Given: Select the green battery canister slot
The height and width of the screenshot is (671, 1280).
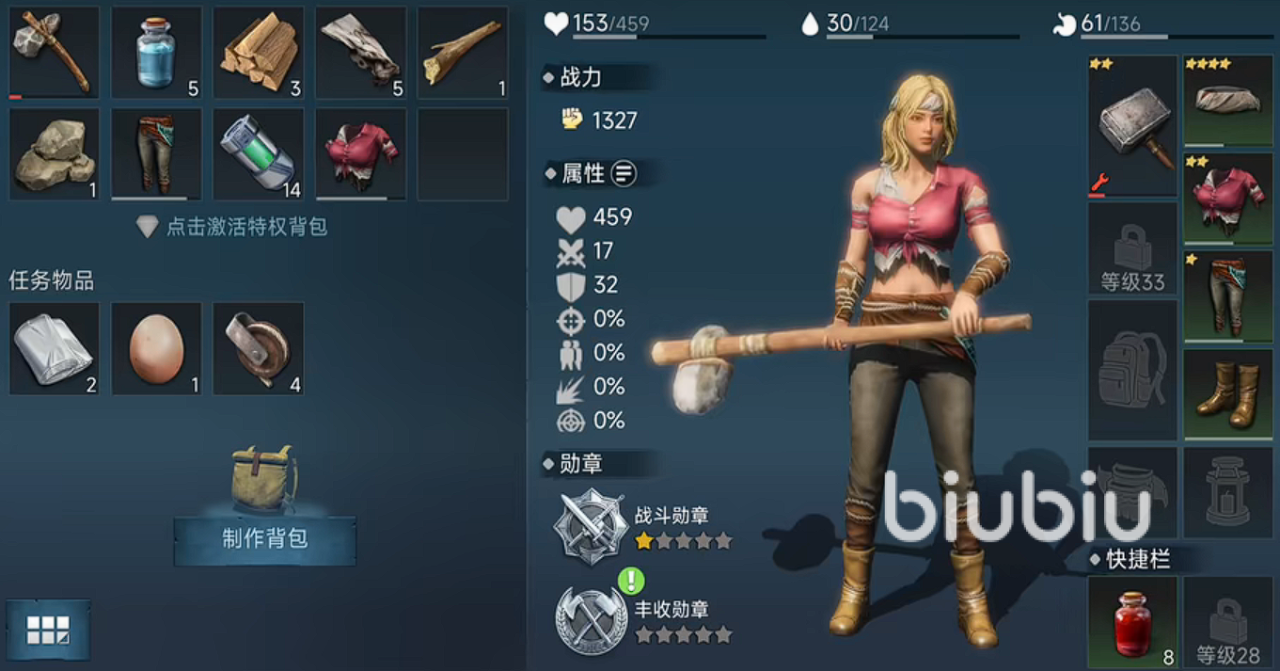Looking at the screenshot, I should [x=258, y=154].
